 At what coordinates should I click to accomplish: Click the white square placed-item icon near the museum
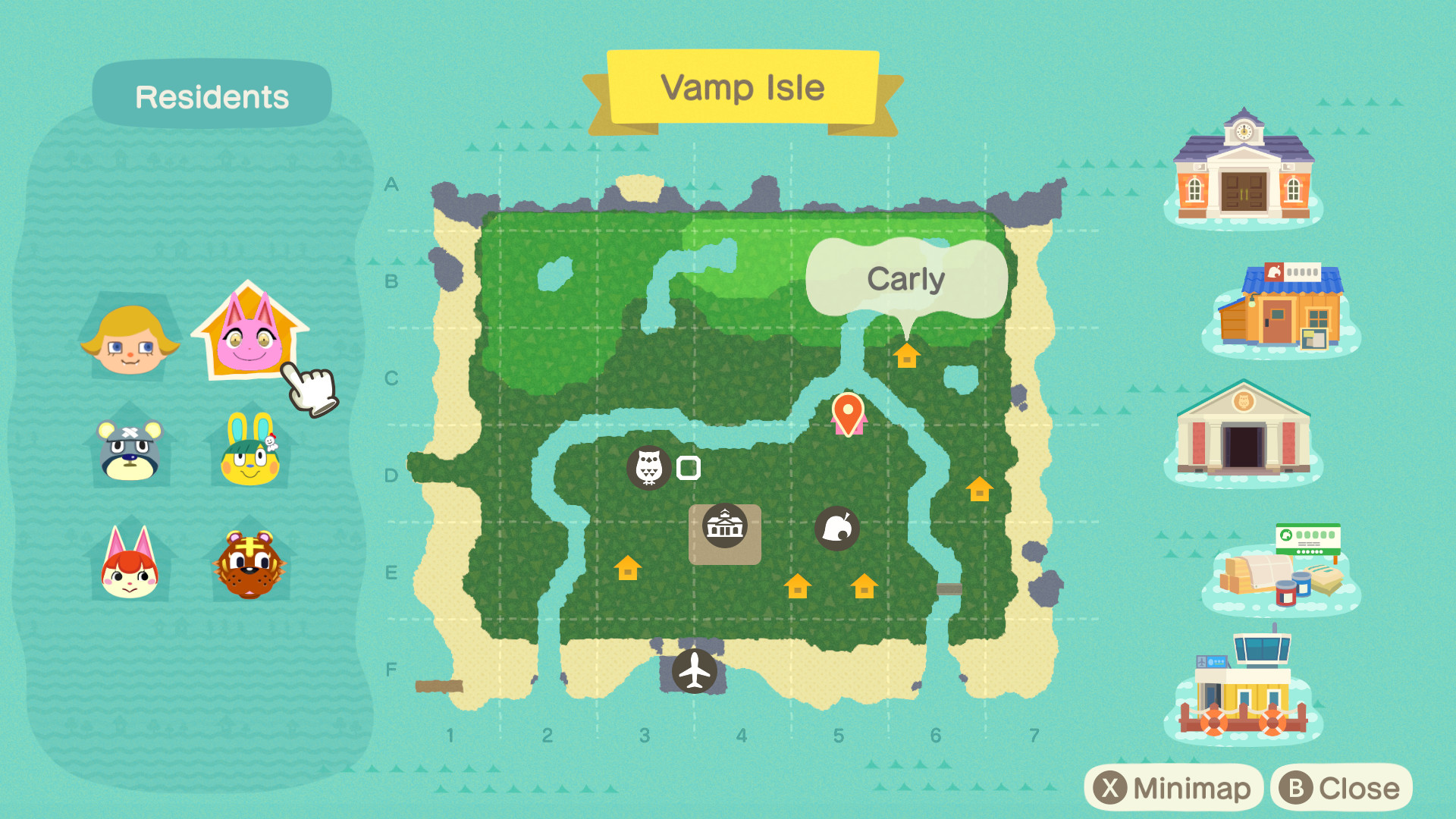tap(689, 468)
